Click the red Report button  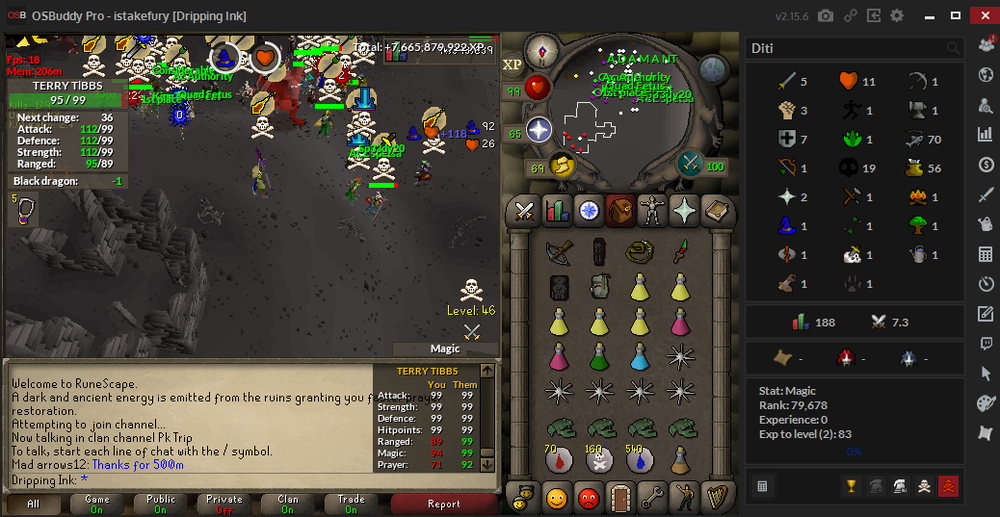[x=443, y=504]
